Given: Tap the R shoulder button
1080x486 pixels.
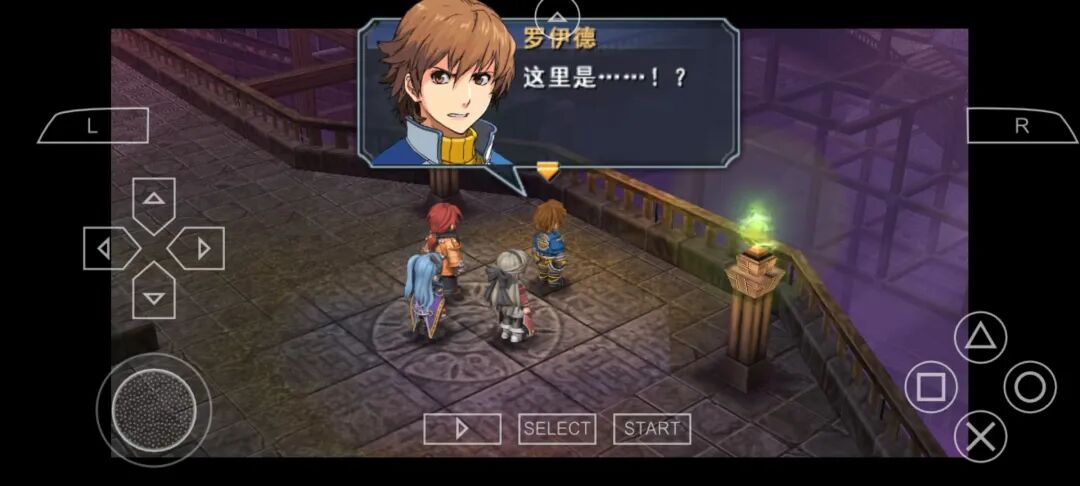Looking at the screenshot, I should tap(1021, 126).
